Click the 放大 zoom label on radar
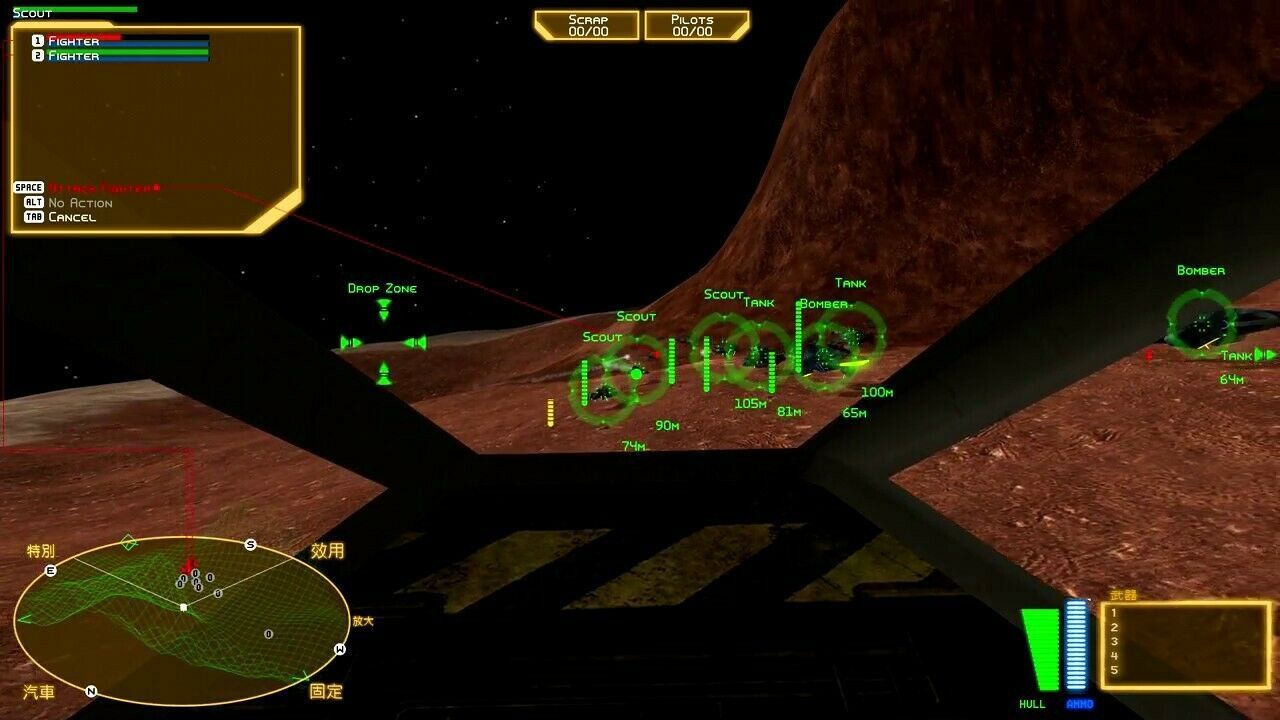Screen dimensions: 1280x720 click(362, 621)
